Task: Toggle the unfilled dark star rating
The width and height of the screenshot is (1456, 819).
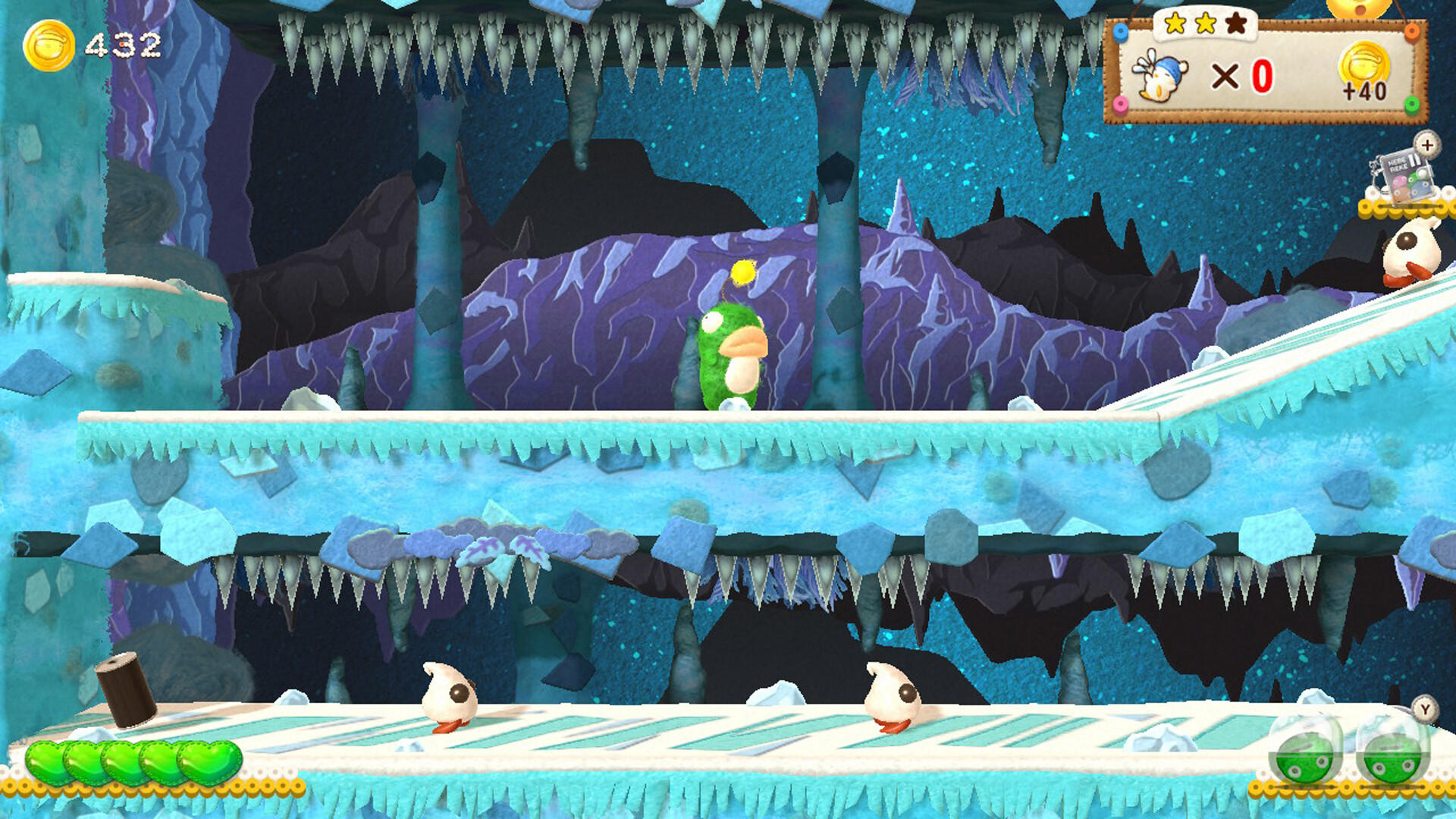Action: pos(1236,25)
